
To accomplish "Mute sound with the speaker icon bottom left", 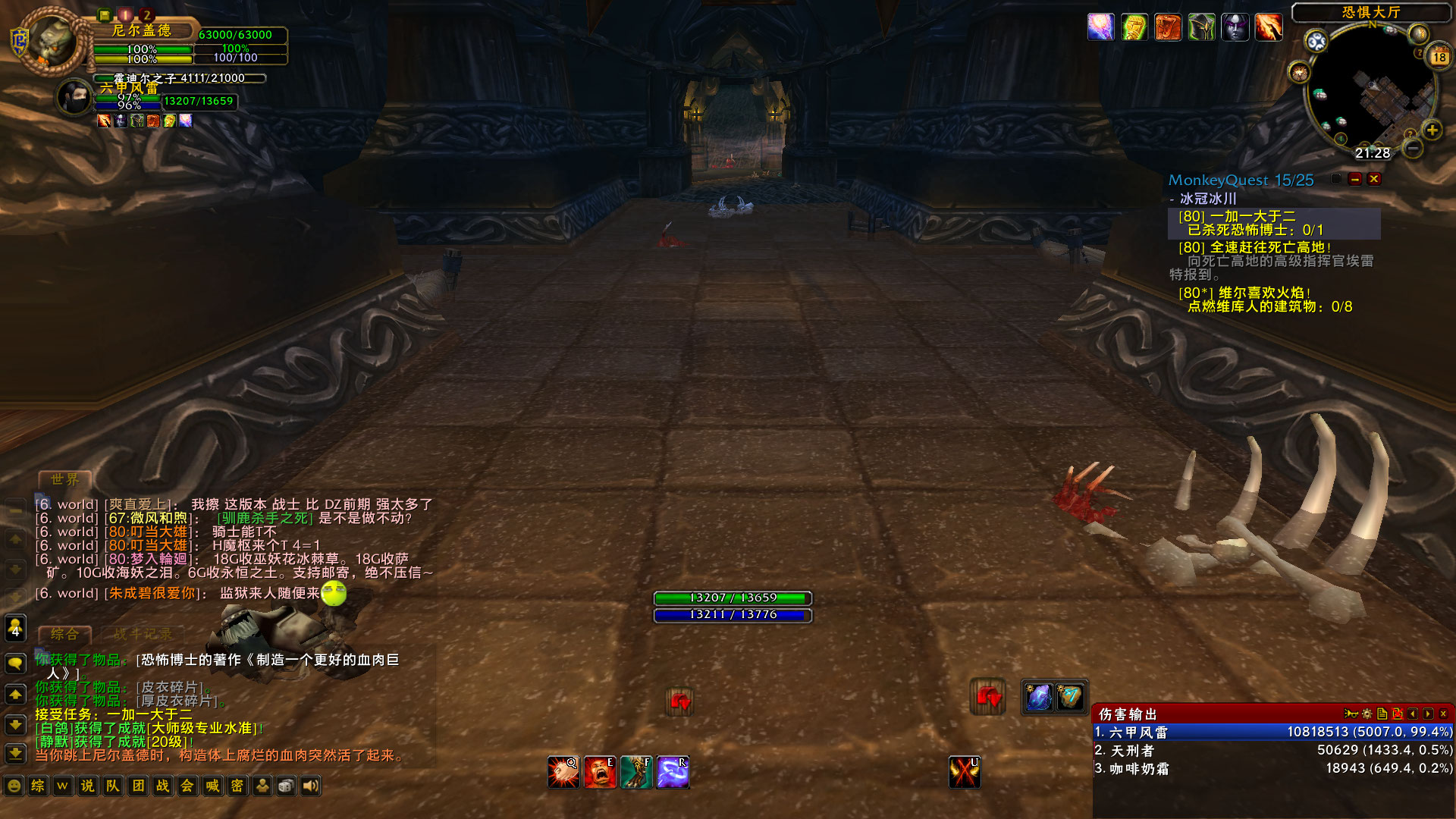I will (310, 786).
